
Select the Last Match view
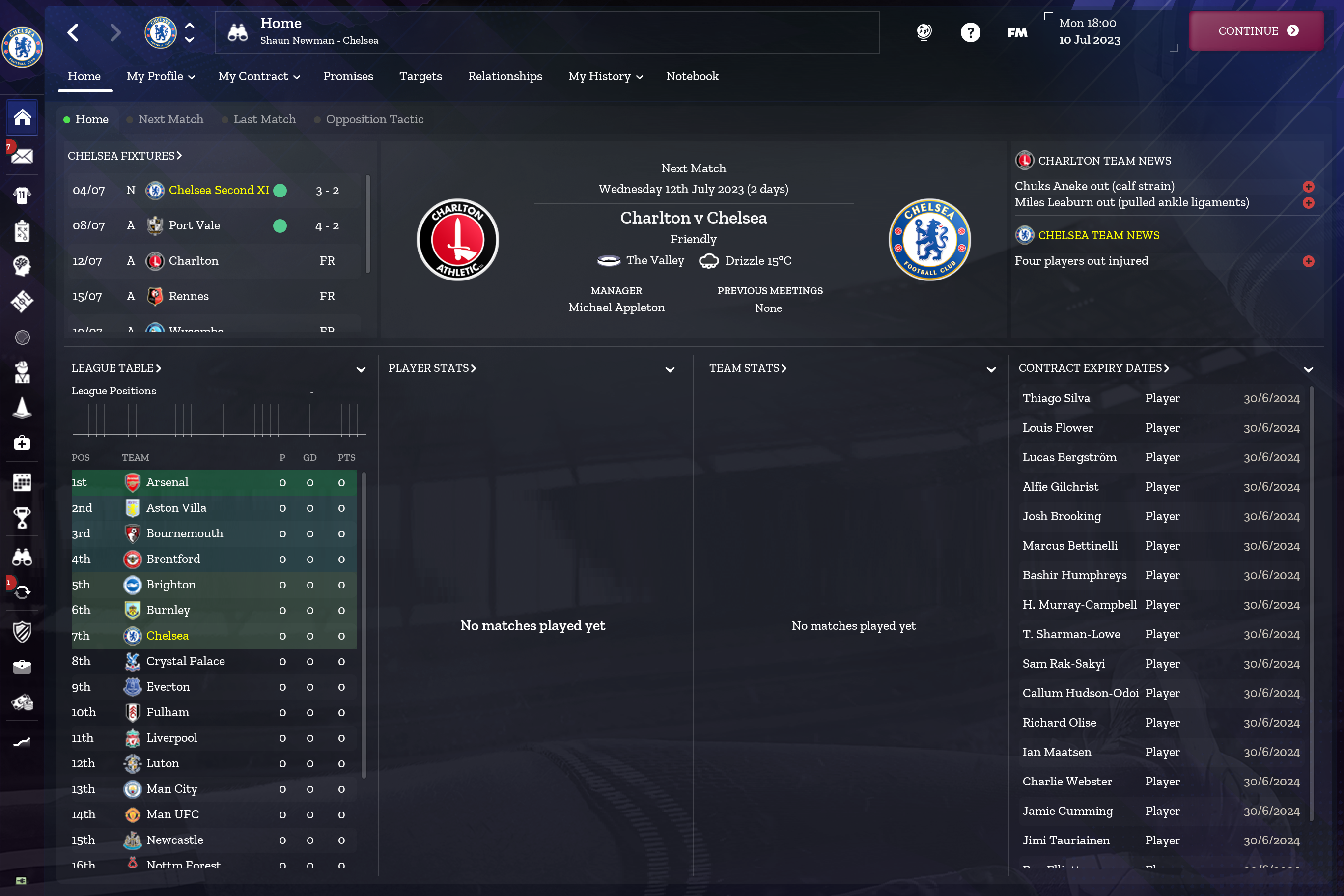(x=265, y=119)
